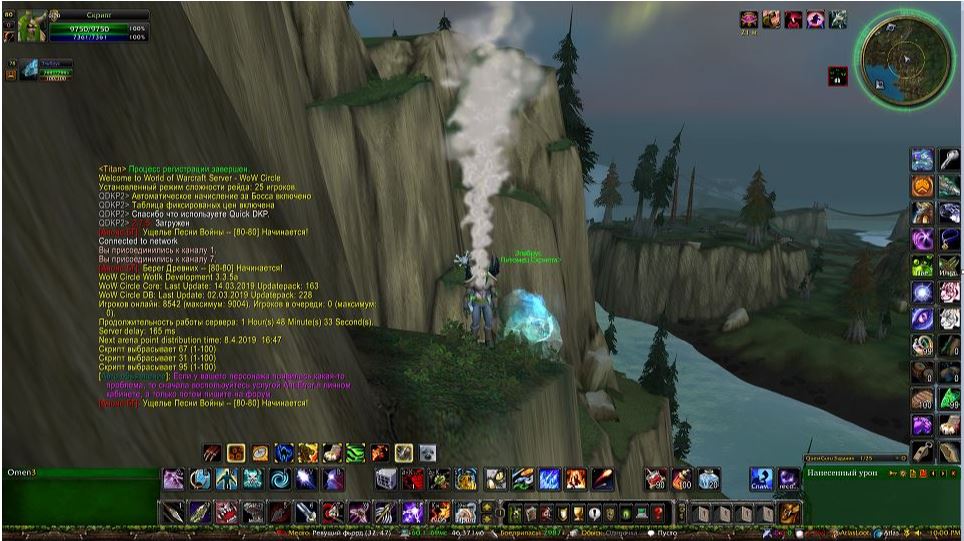Image resolution: width=964 pixels, height=541 pixels.
Task: Activate the bright white starburst ability
Action: (306, 479)
